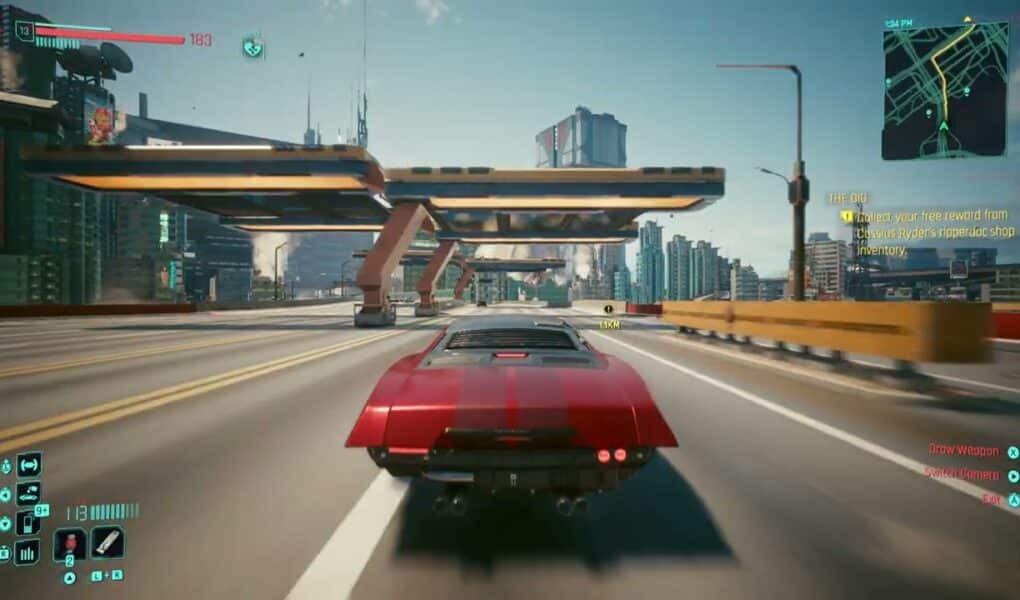The height and width of the screenshot is (600, 1020).
Task: Open the city minimap
Action: (945, 90)
